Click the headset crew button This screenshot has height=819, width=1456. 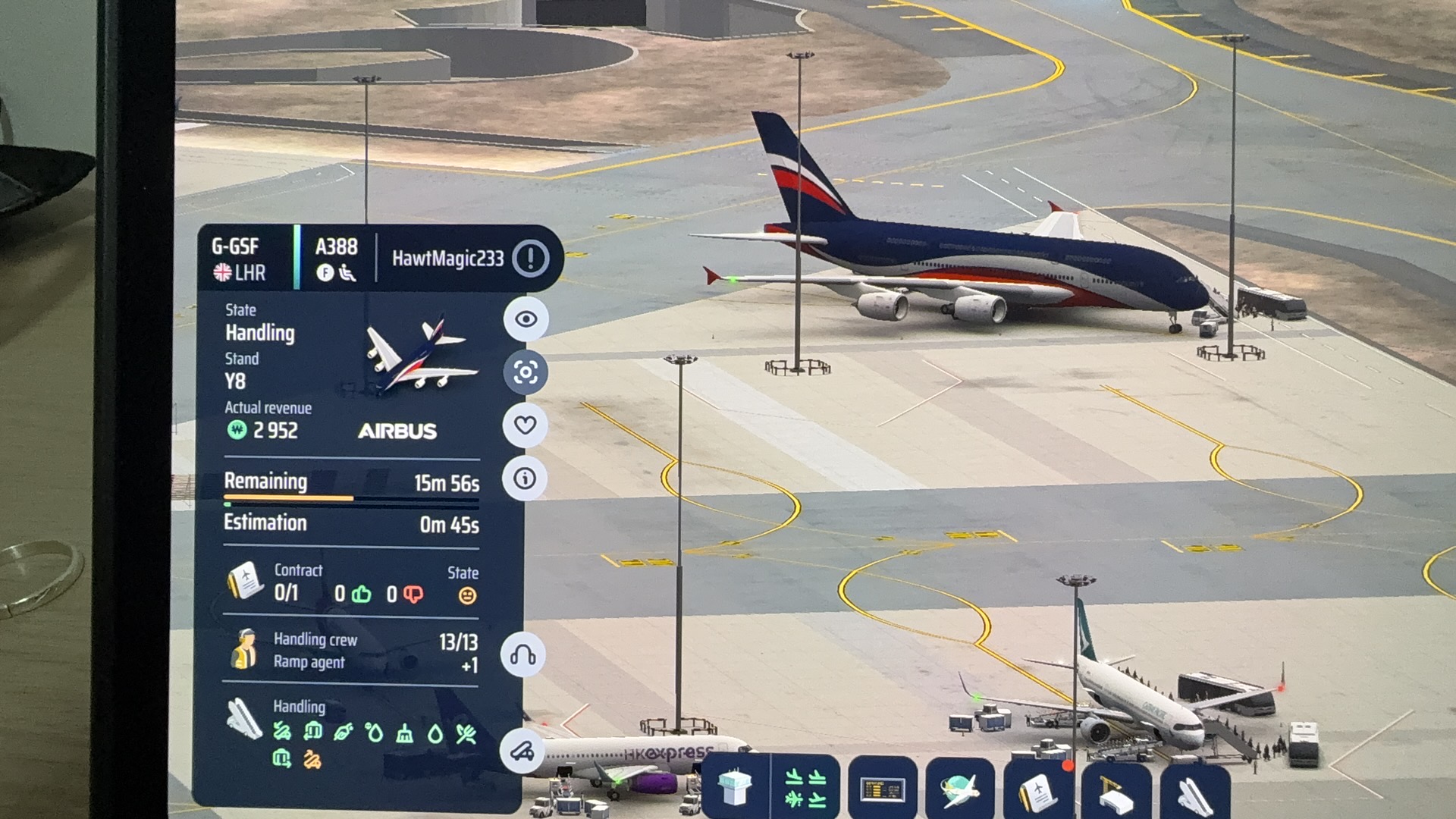522,654
